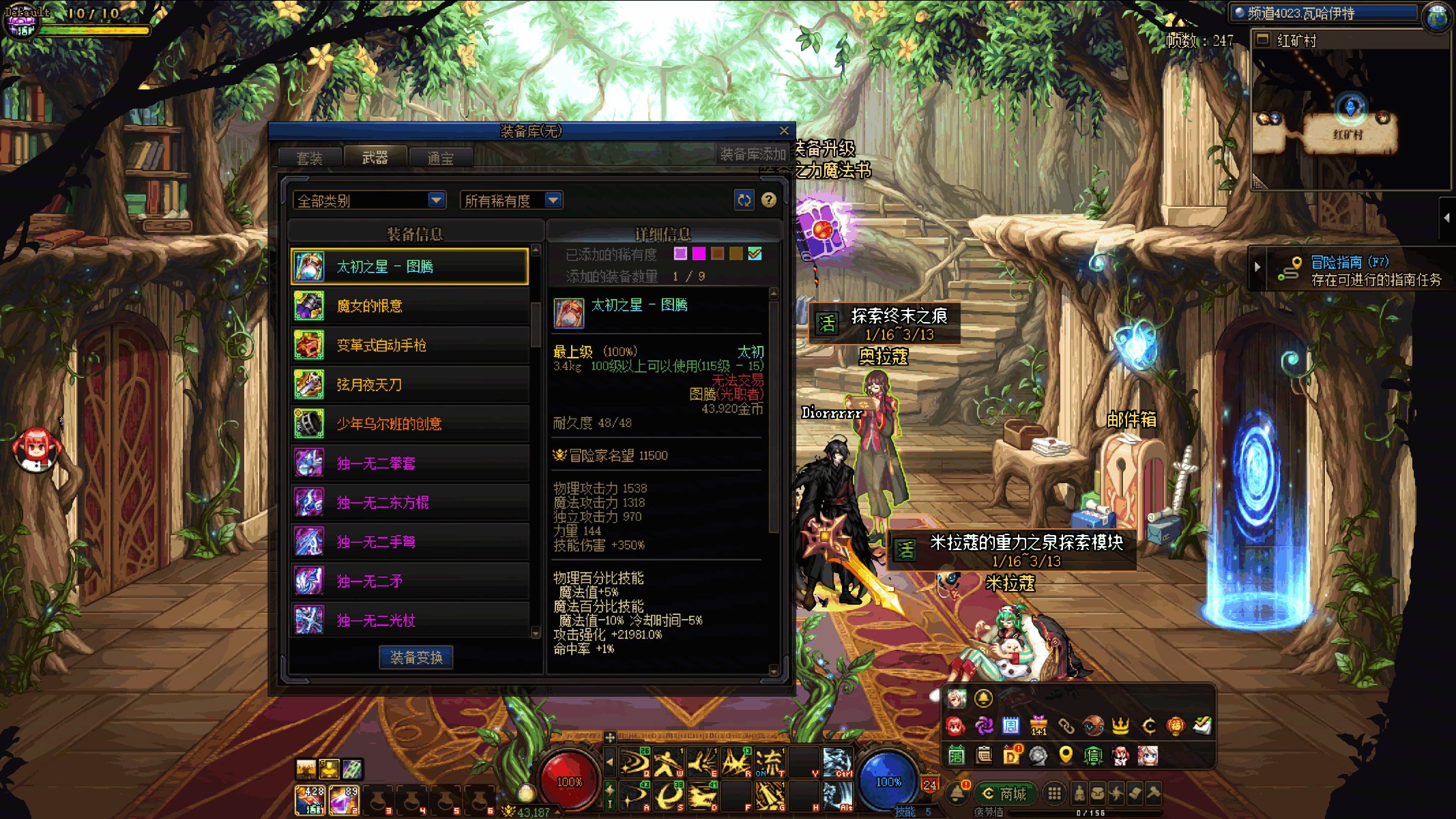Select the 独一无二矛 entry

pos(410,581)
